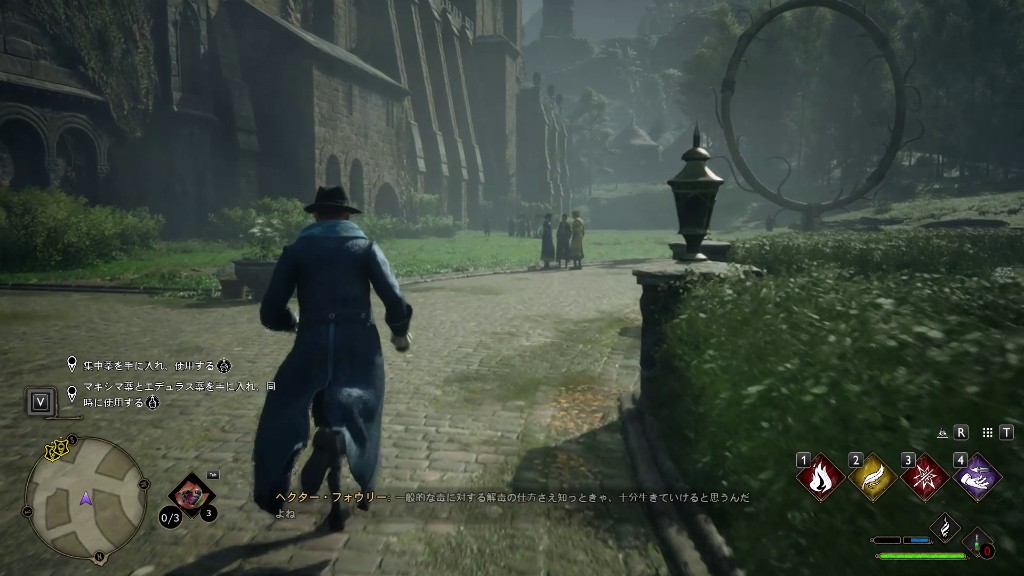The width and height of the screenshot is (1024, 576).
Task: Trigger the ancient magic flame diamond icon
Action: 945,526
